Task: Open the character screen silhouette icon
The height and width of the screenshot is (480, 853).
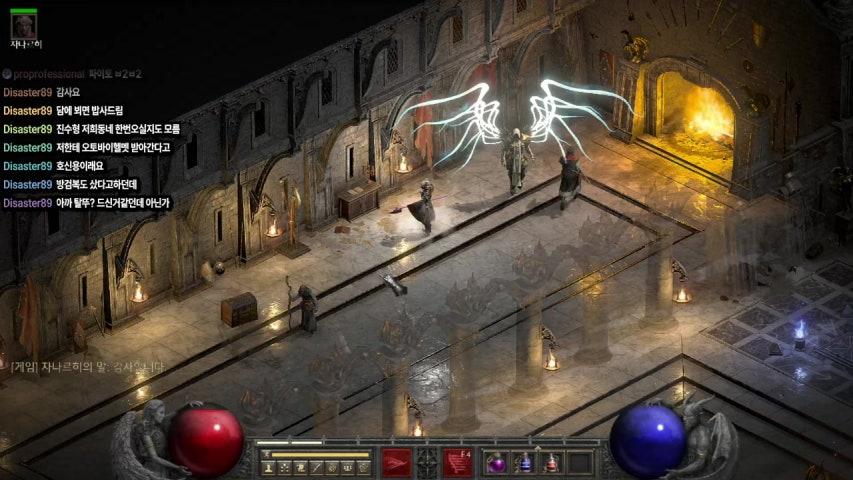Action: click(268, 467)
